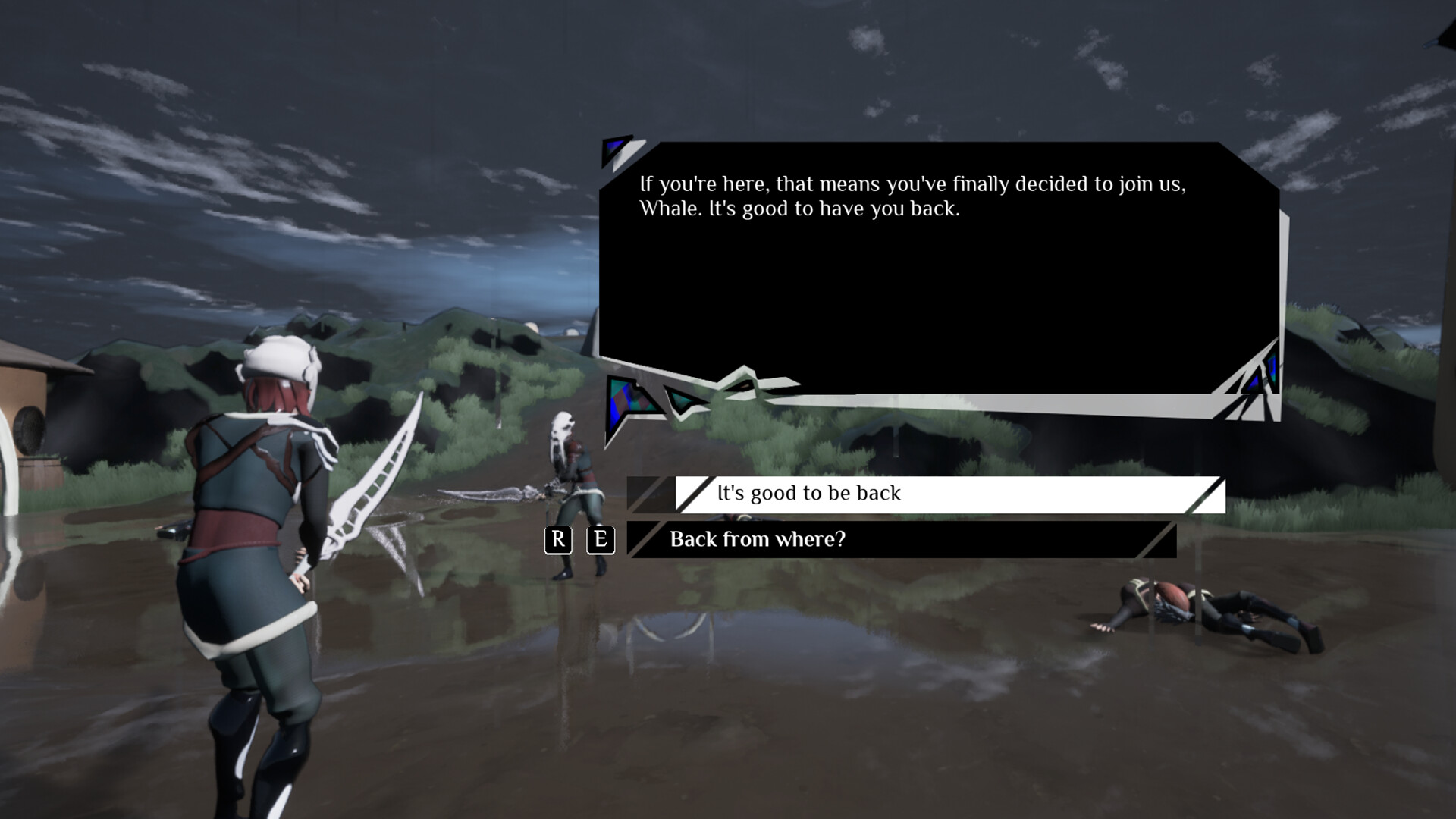
Task: Click the top-left decorative shard of dialogue box
Action: [615, 148]
